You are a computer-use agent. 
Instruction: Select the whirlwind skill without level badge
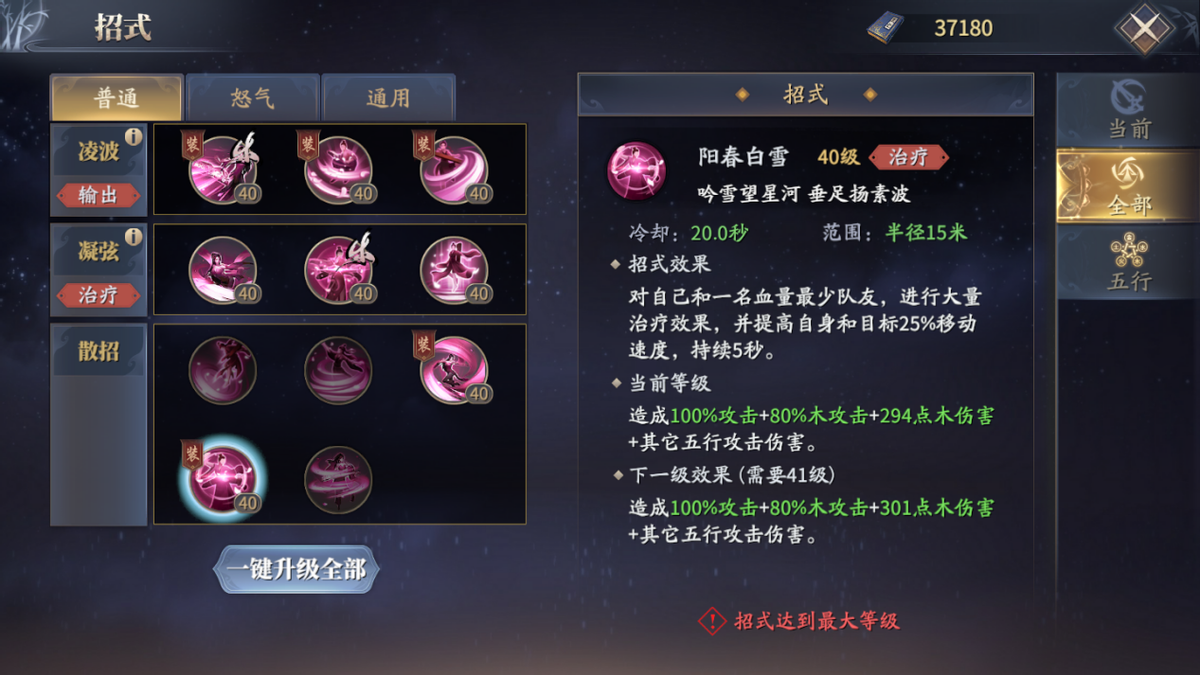point(338,370)
